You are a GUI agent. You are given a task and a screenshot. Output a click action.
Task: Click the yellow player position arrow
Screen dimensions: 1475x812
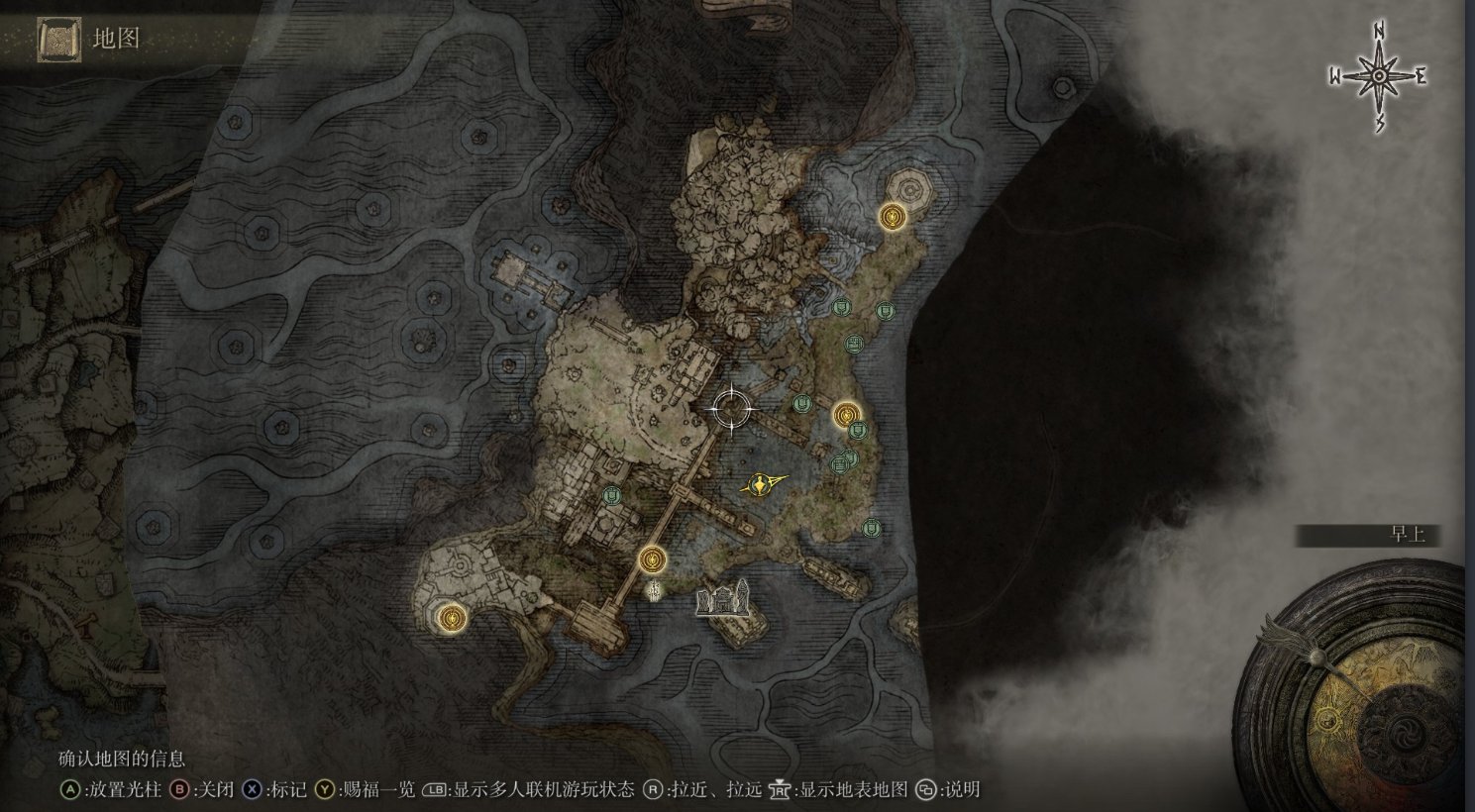pos(761,484)
